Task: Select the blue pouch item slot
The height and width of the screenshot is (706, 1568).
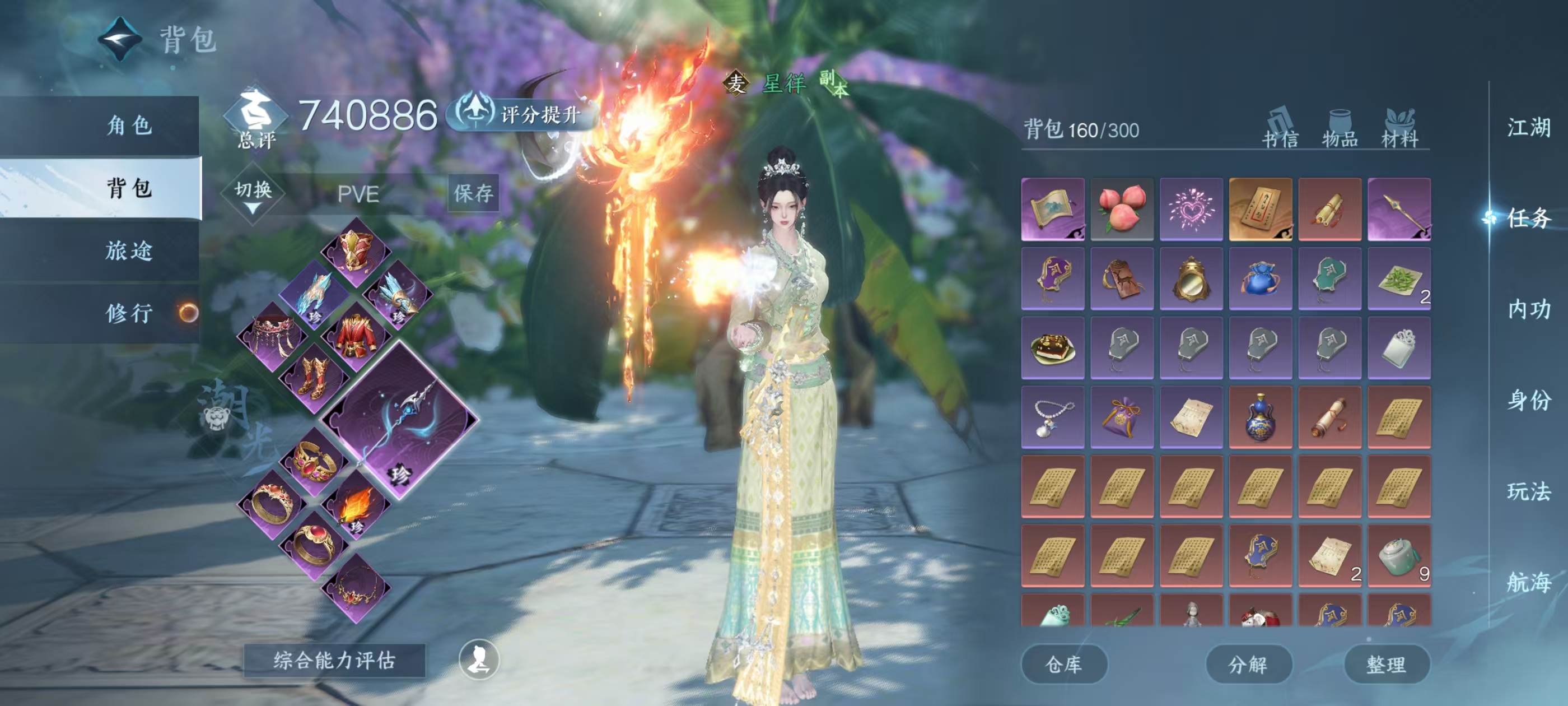Action: [x=1260, y=278]
